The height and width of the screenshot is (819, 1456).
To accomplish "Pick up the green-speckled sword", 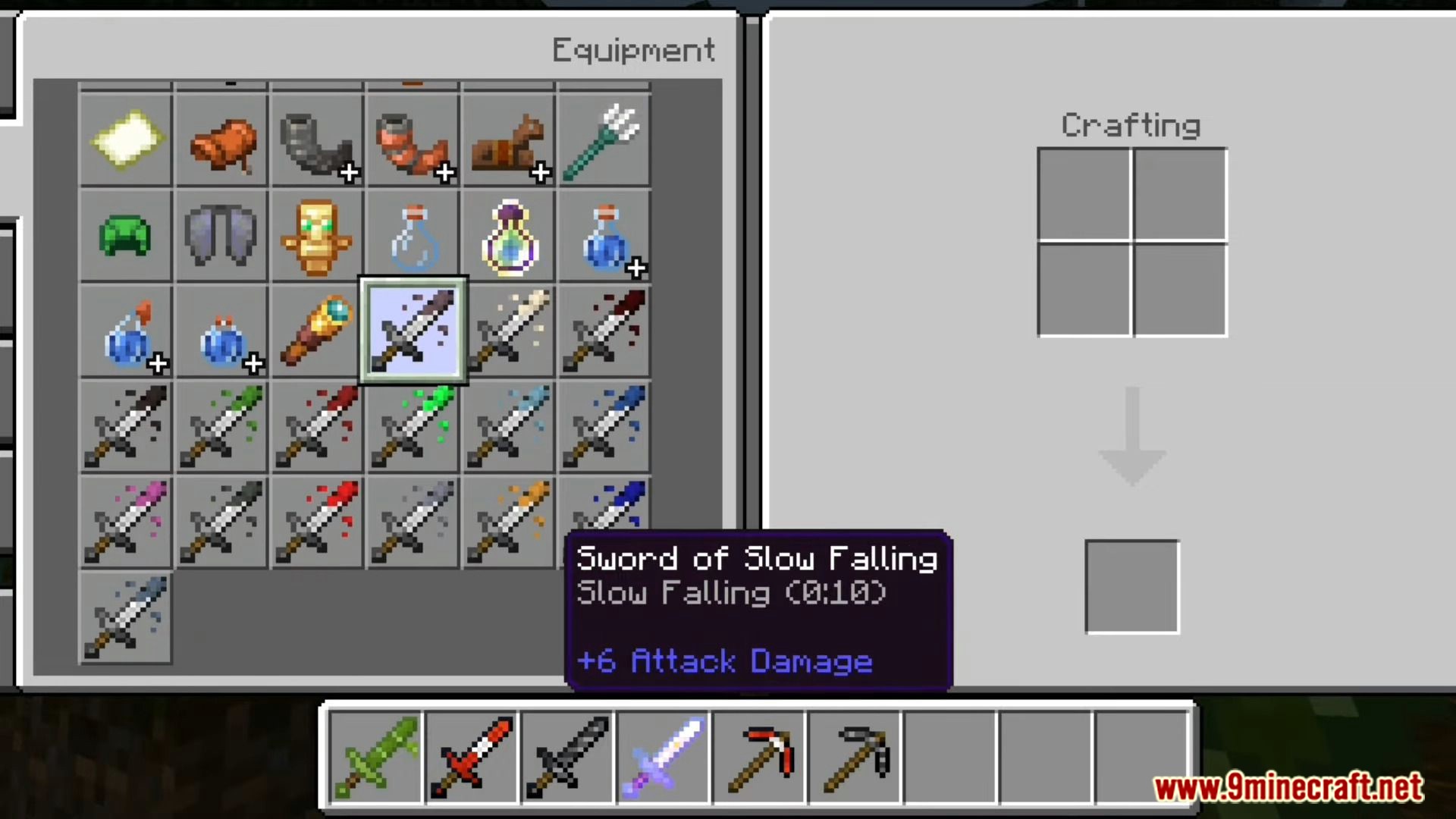I will coord(413,427).
